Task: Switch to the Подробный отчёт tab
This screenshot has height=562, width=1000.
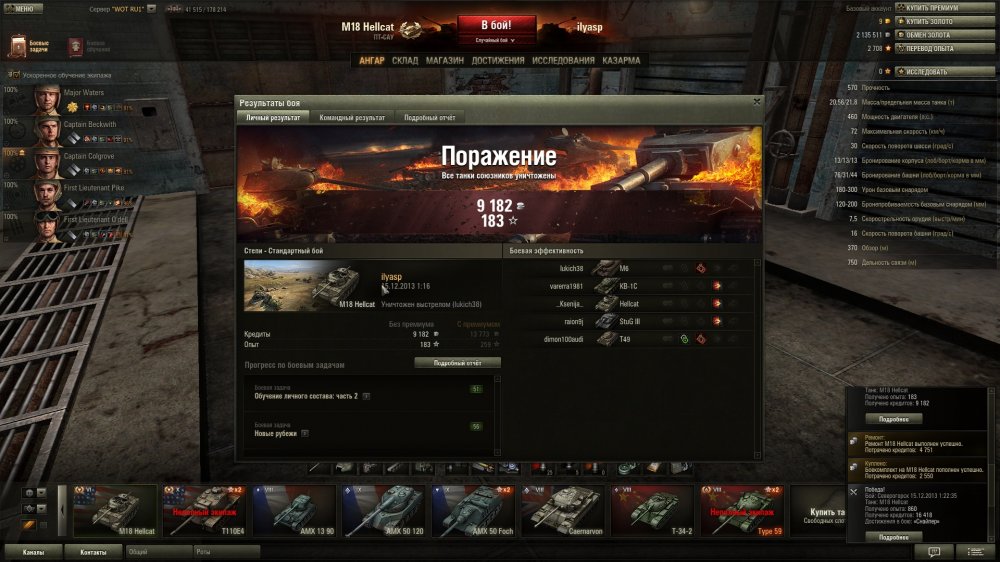Action: (430, 118)
